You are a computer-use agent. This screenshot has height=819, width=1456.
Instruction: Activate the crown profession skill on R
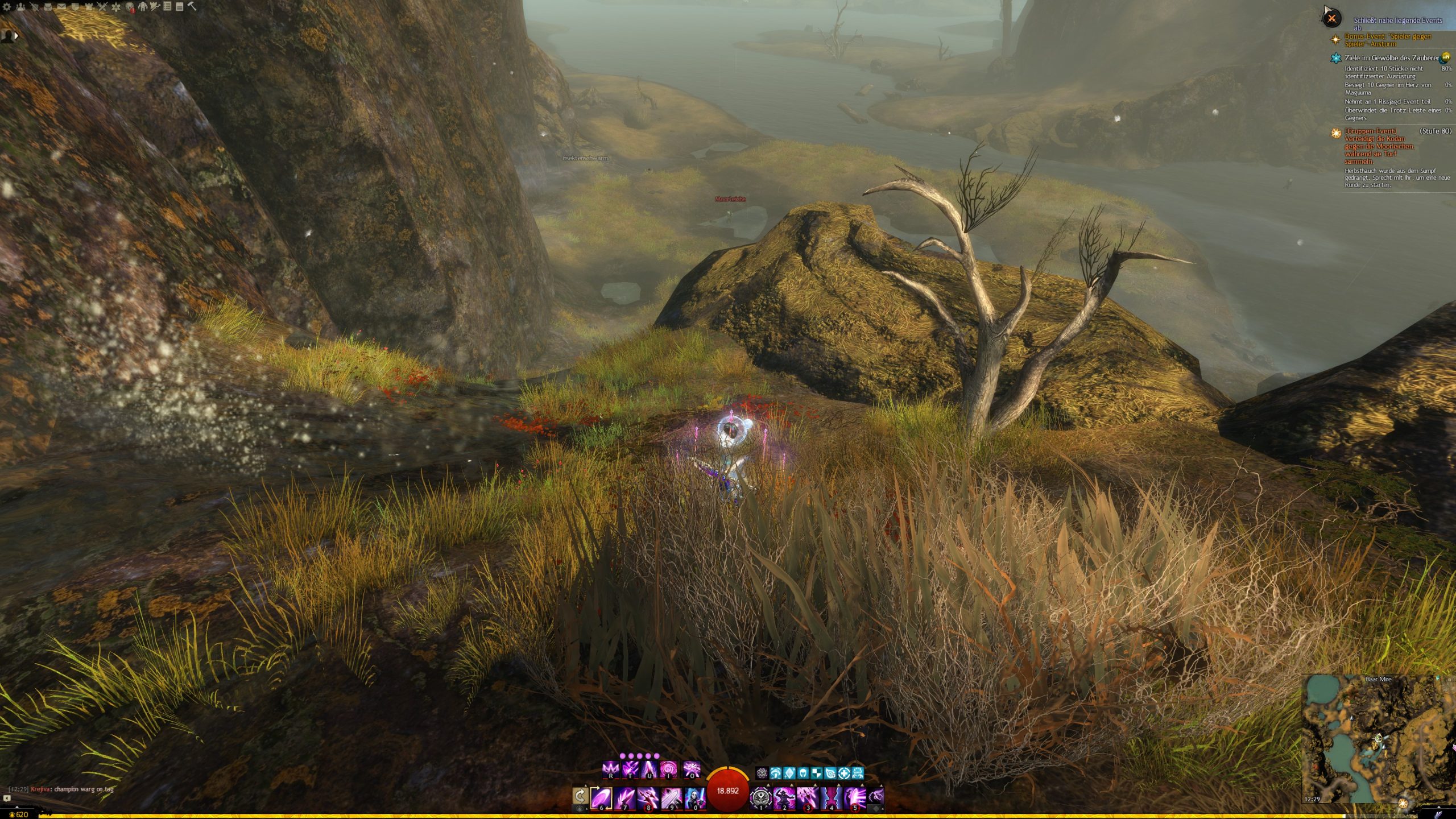(x=610, y=770)
